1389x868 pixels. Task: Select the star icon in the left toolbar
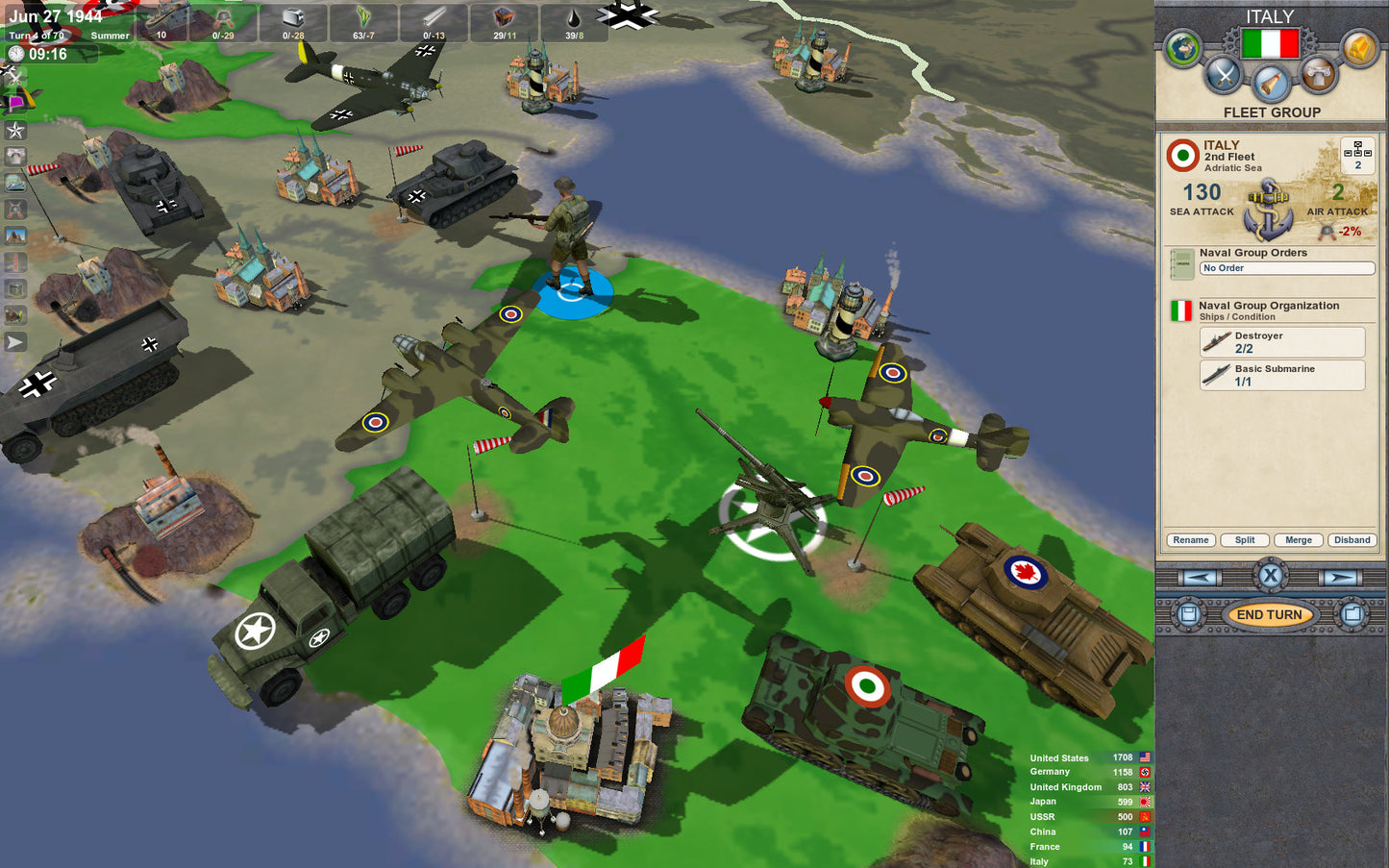pos(15,131)
